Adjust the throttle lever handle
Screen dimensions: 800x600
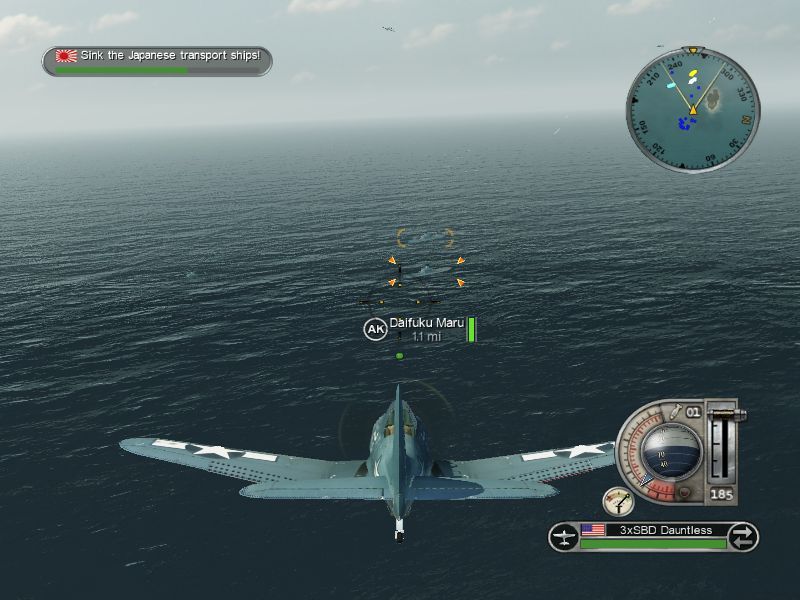pyautogui.click(x=722, y=412)
